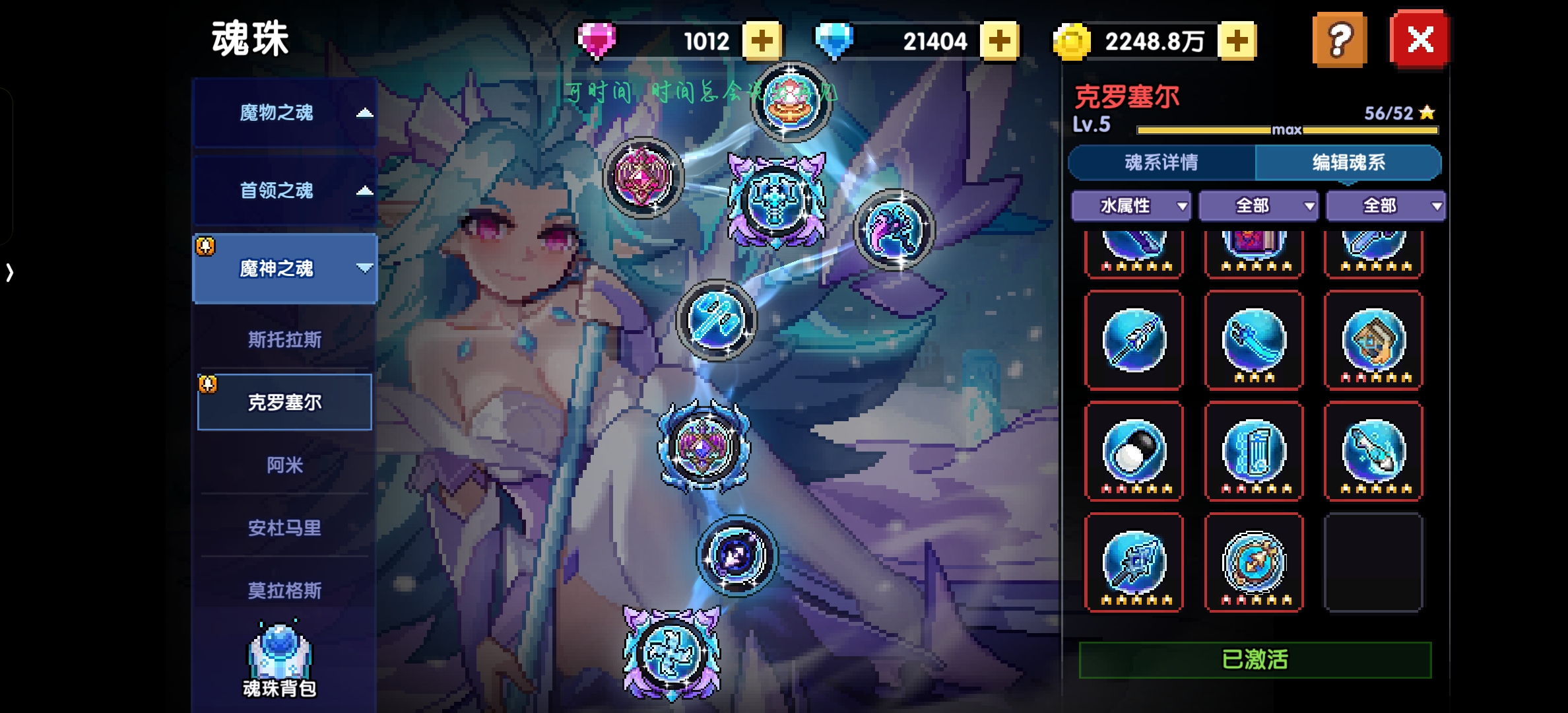1568x713 pixels.
Task: Select the double-axe soul node
Action: (x=716, y=320)
